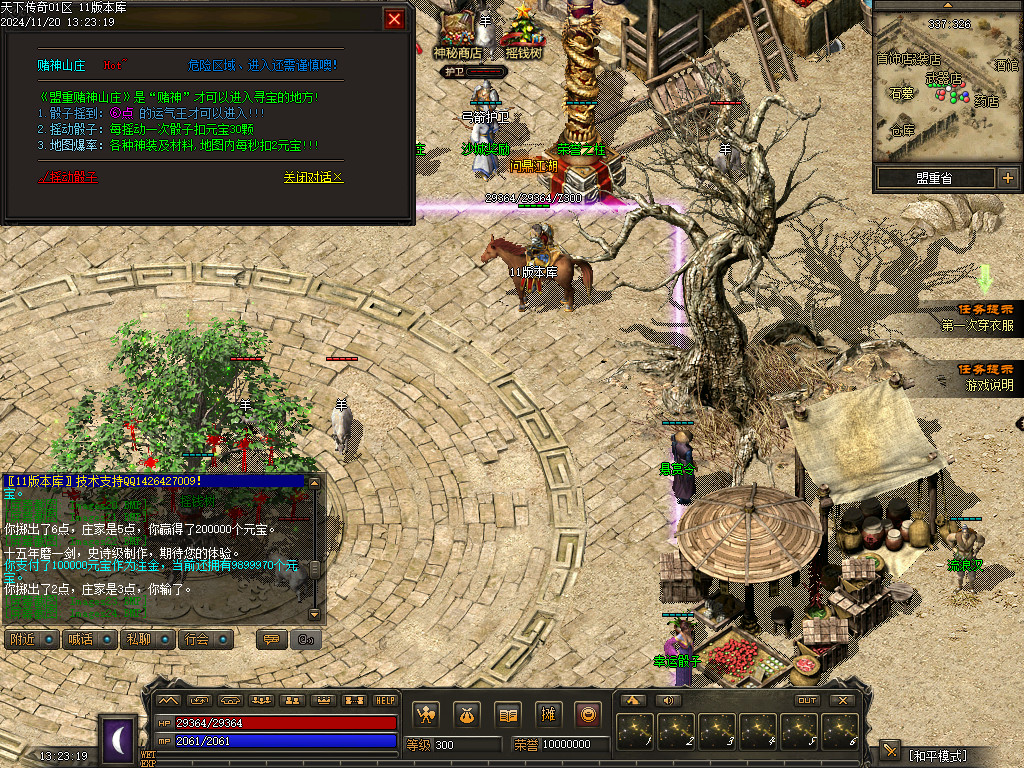Screen dimensions: 1024x768
Task: Click the OUT button
Action: click(807, 700)
